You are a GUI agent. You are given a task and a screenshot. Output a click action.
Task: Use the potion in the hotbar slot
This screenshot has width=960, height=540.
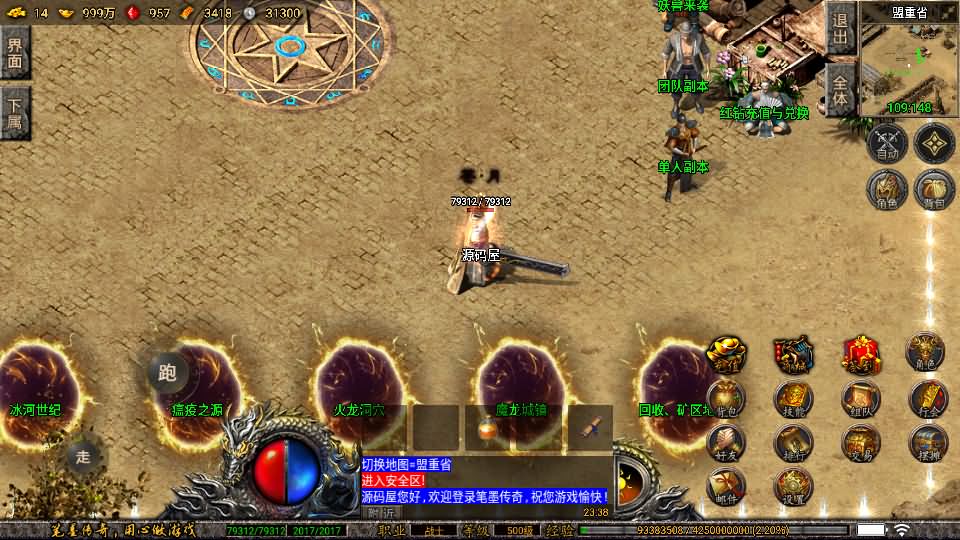(x=487, y=428)
